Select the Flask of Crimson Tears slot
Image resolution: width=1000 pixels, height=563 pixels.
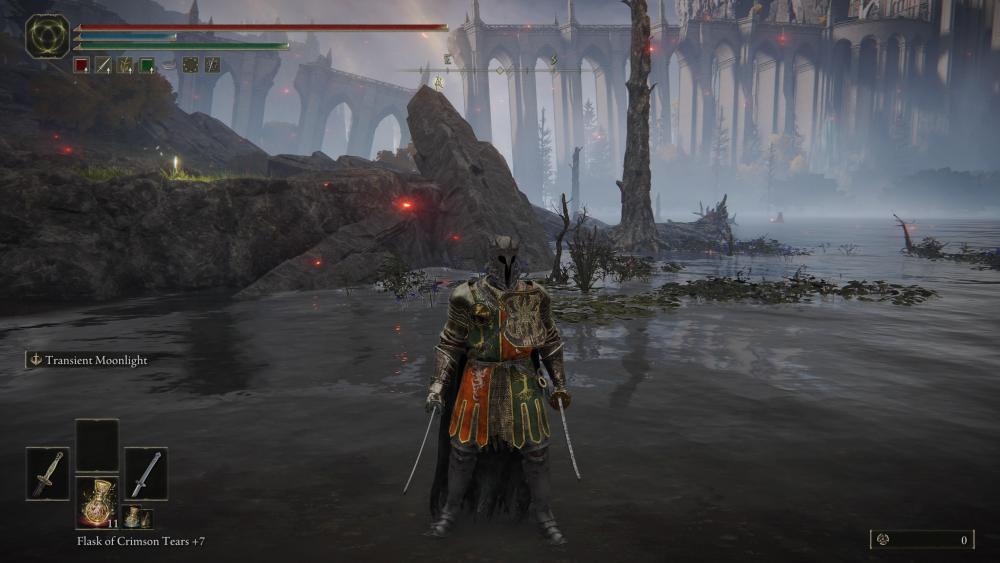click(97, 502)
